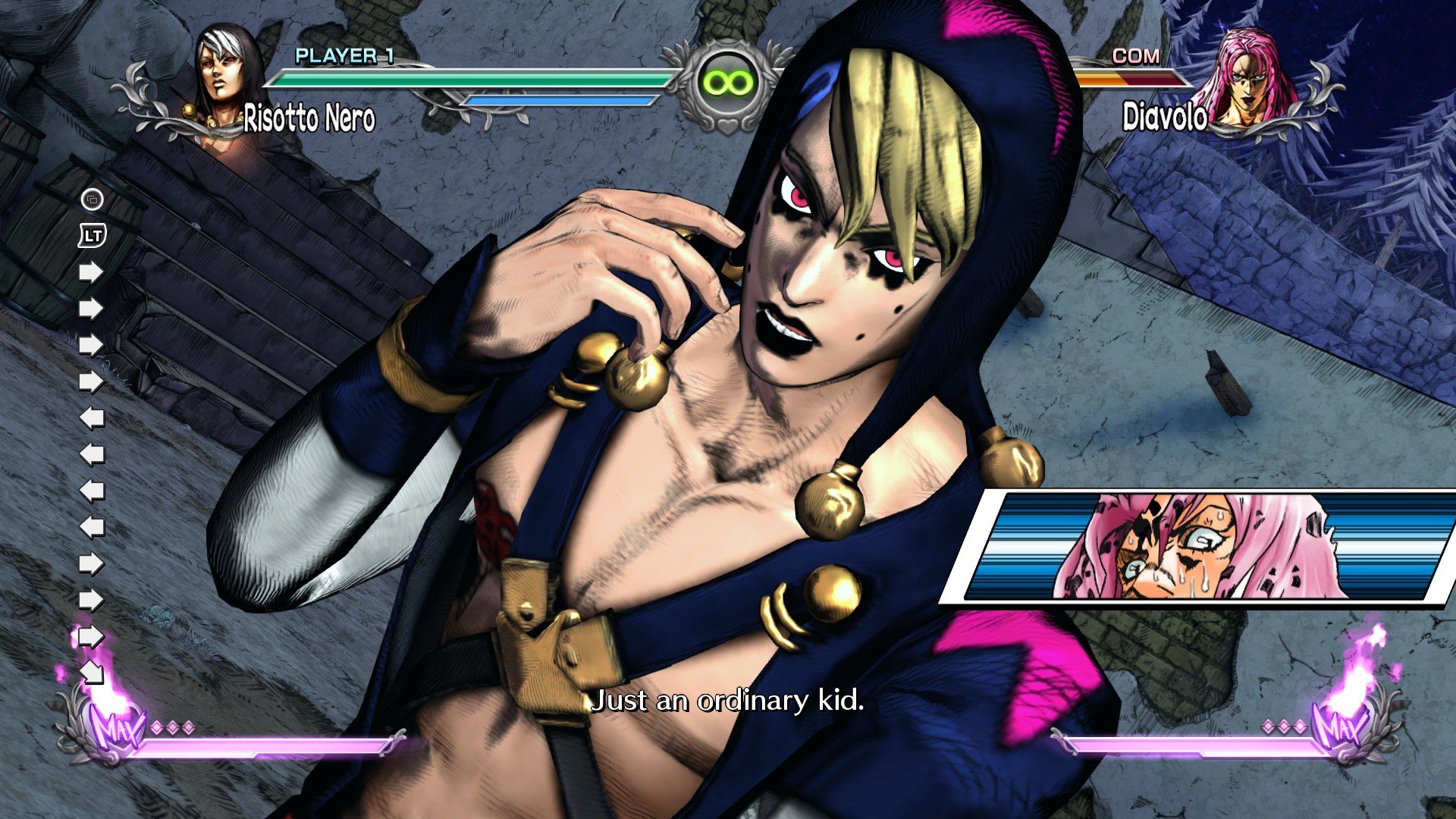
Task: Select the Risotto Nero name text
Action: click(x=310, y=116)
